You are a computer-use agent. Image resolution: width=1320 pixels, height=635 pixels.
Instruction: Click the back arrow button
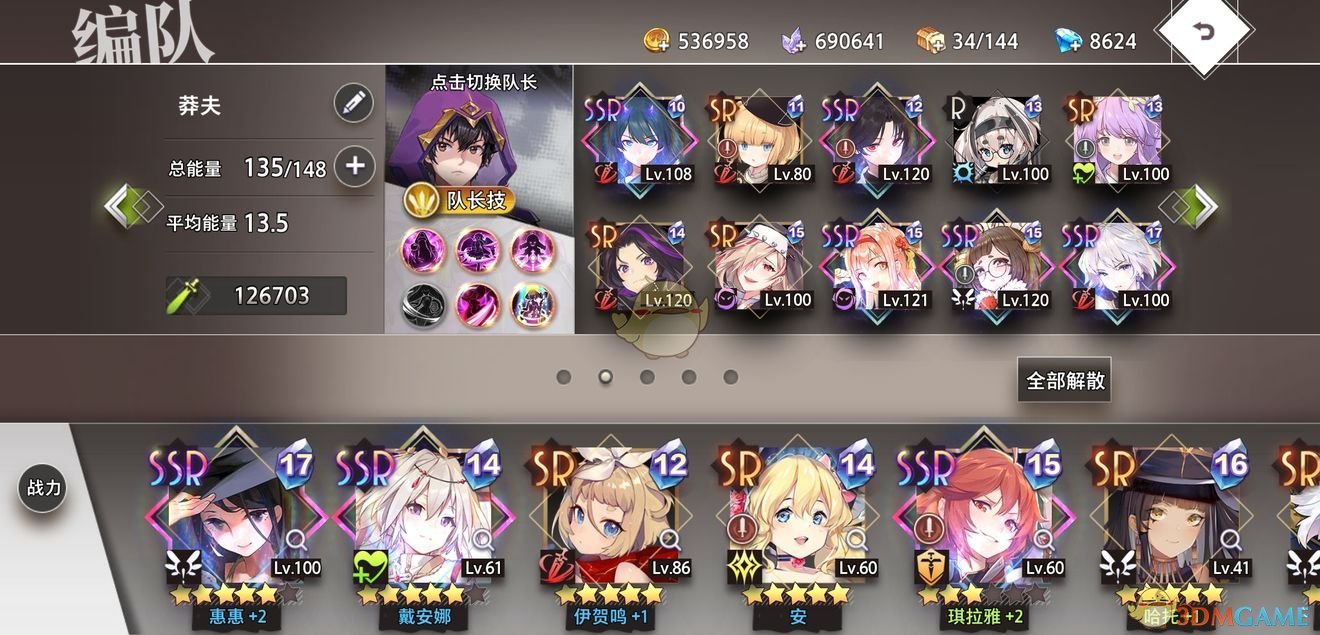point(1204,31)
